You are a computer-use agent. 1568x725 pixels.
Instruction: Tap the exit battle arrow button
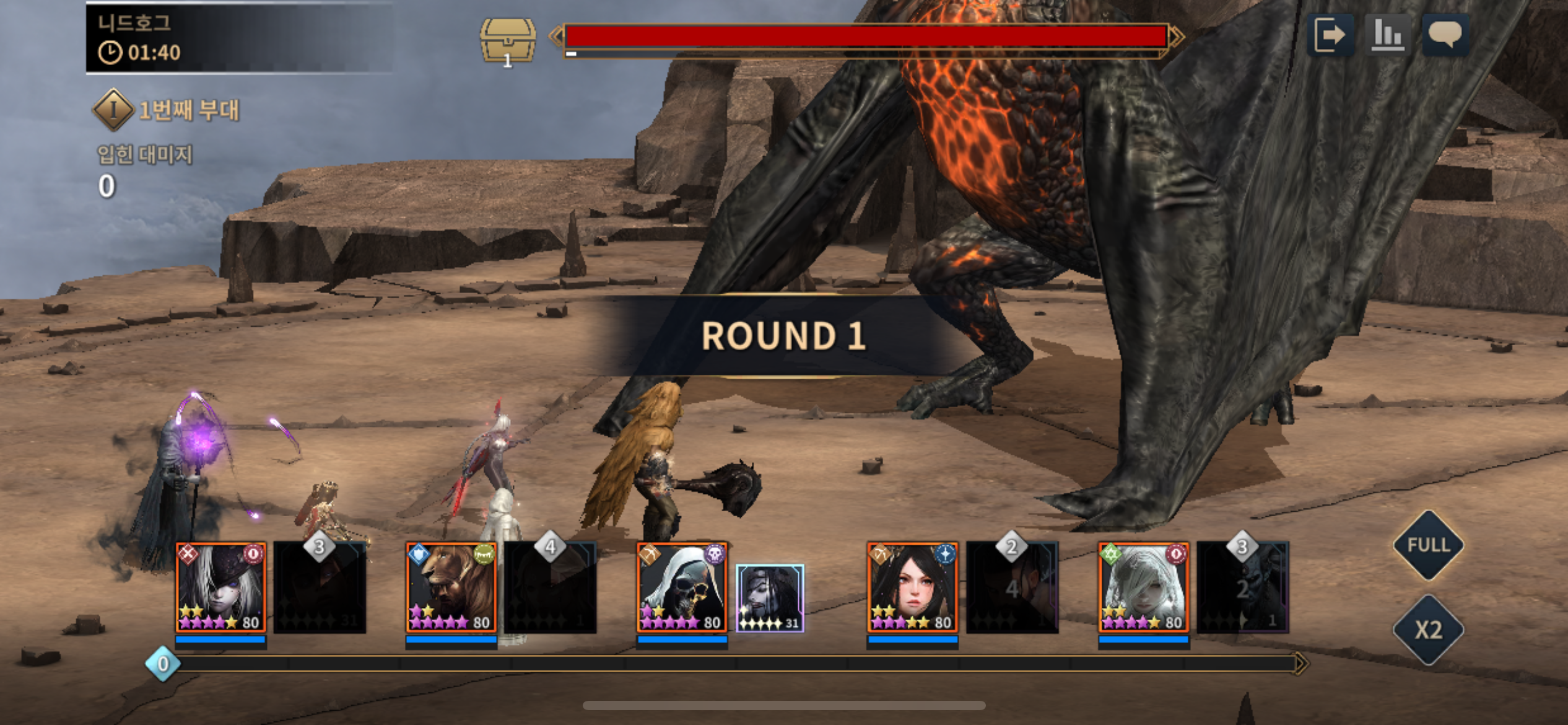[1330, 35]
